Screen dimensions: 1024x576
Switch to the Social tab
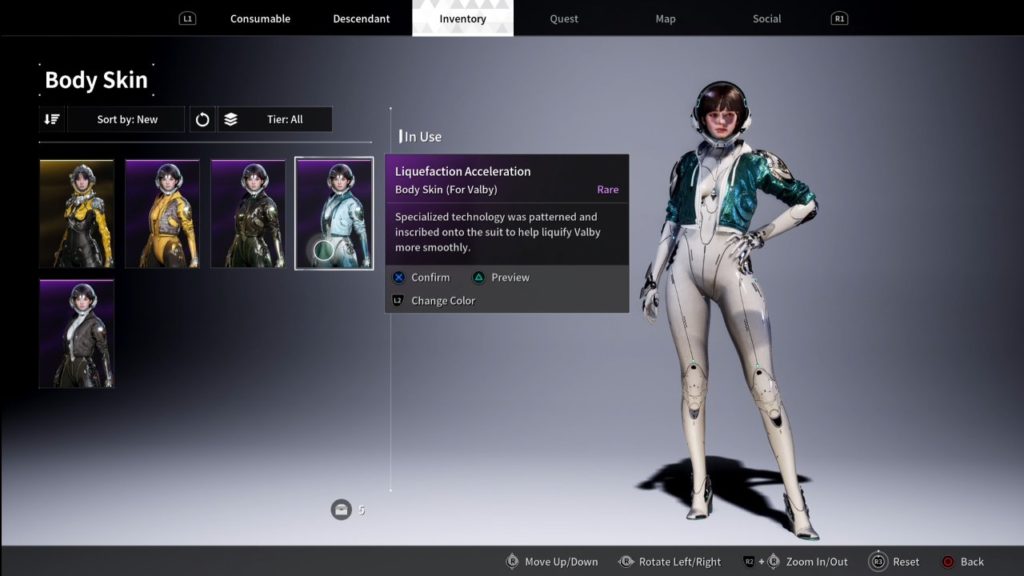(x=767, y=19)
